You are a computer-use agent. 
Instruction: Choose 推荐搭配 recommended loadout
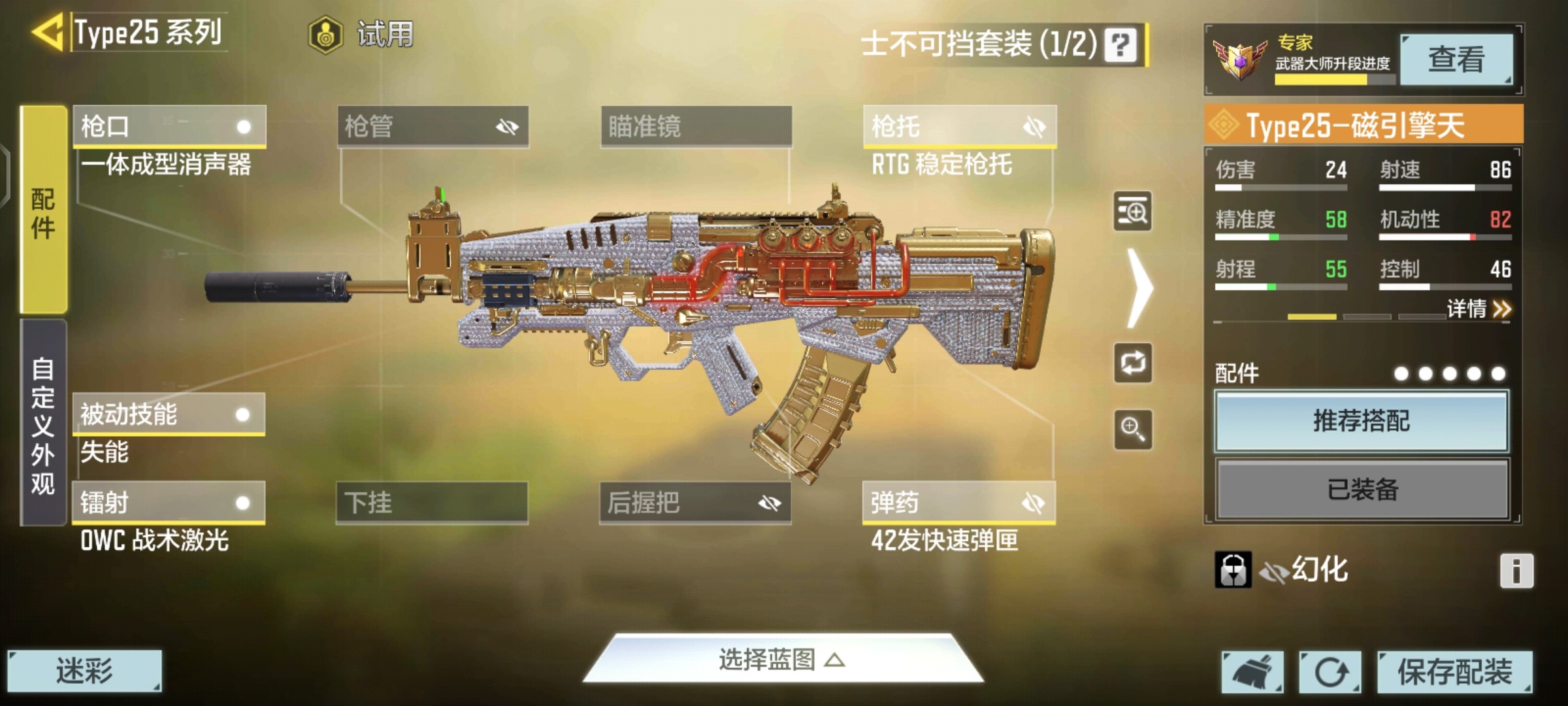click(1362, 421)
